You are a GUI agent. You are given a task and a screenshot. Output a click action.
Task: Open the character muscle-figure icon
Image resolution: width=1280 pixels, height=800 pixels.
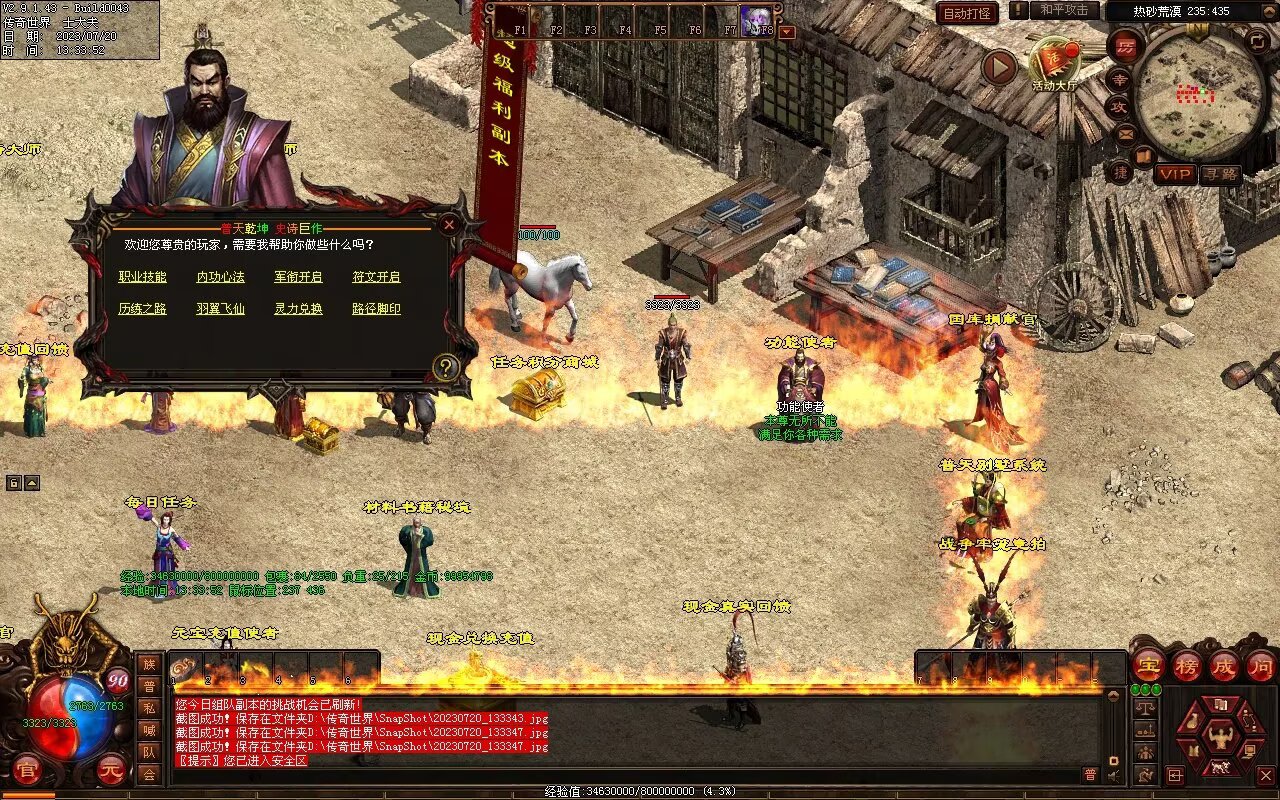(1220, 738)
